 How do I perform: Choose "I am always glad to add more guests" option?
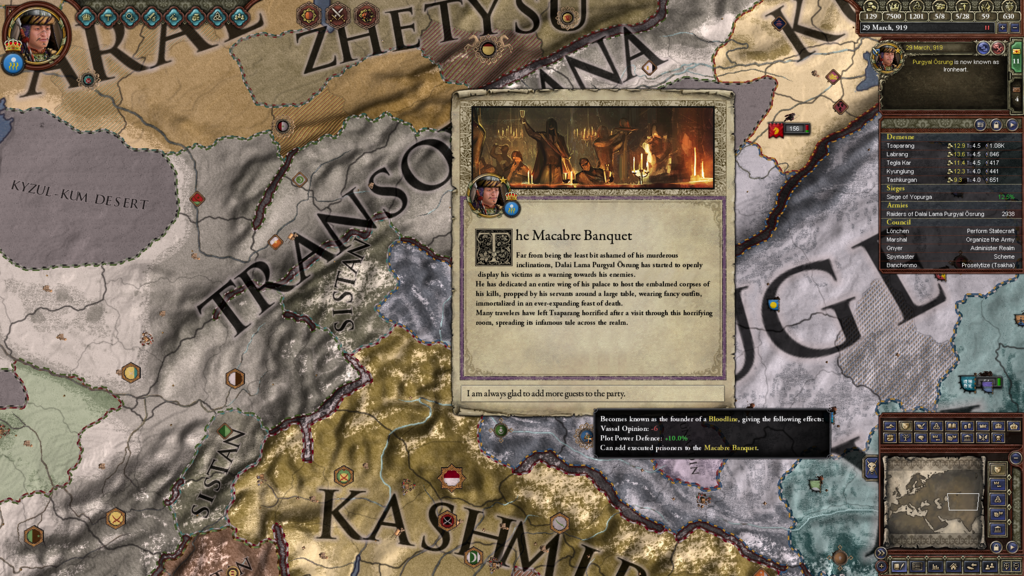pos(594,394)
